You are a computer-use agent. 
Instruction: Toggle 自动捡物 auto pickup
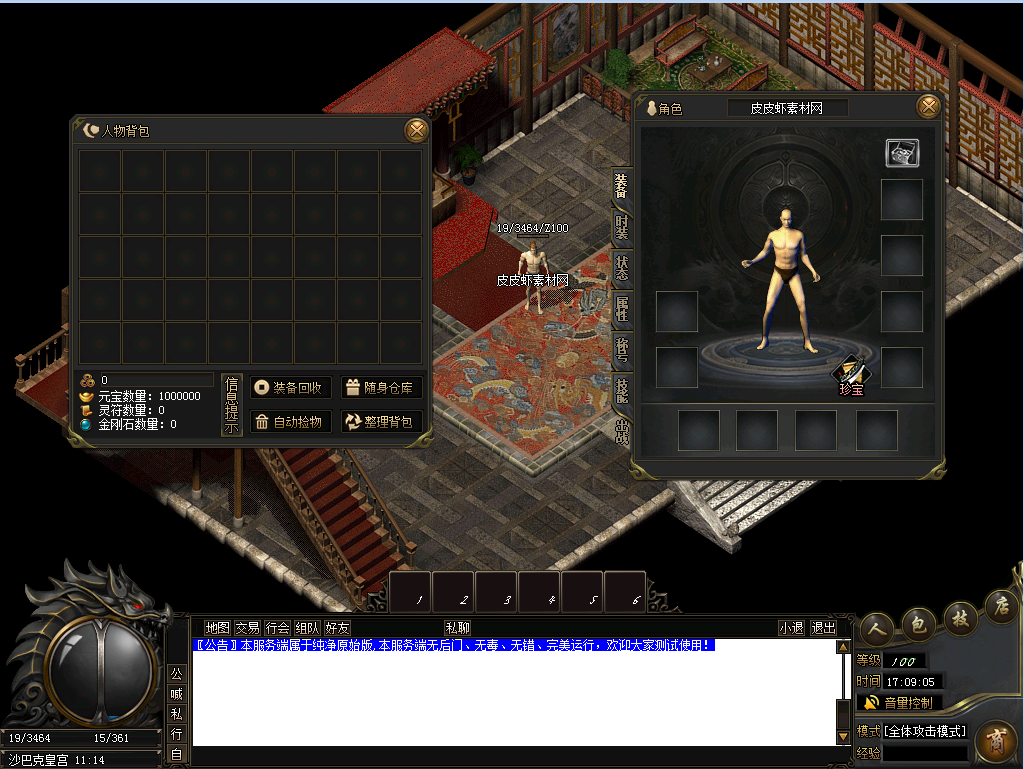290,422
